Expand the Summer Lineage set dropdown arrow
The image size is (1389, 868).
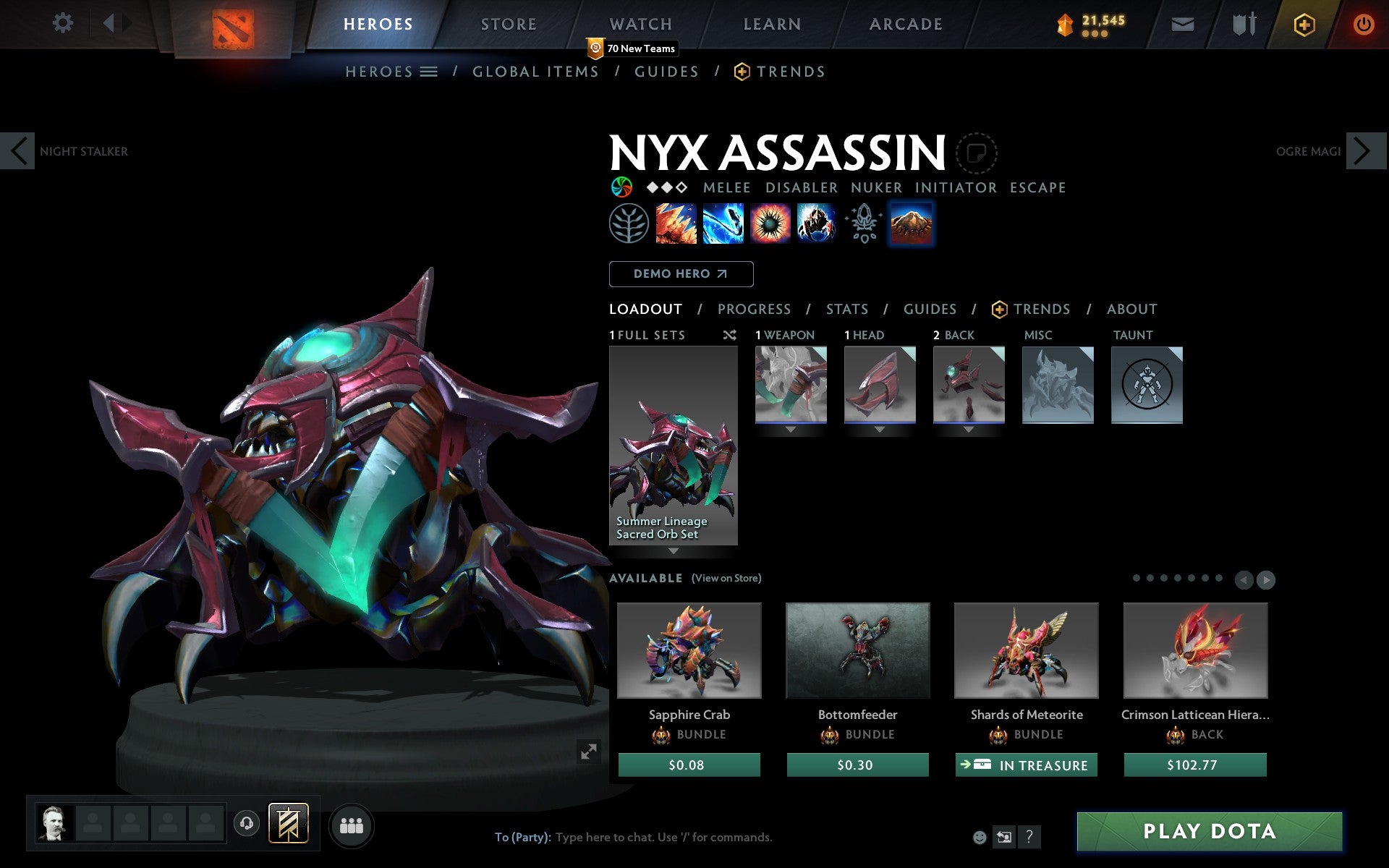coord(674,551)
